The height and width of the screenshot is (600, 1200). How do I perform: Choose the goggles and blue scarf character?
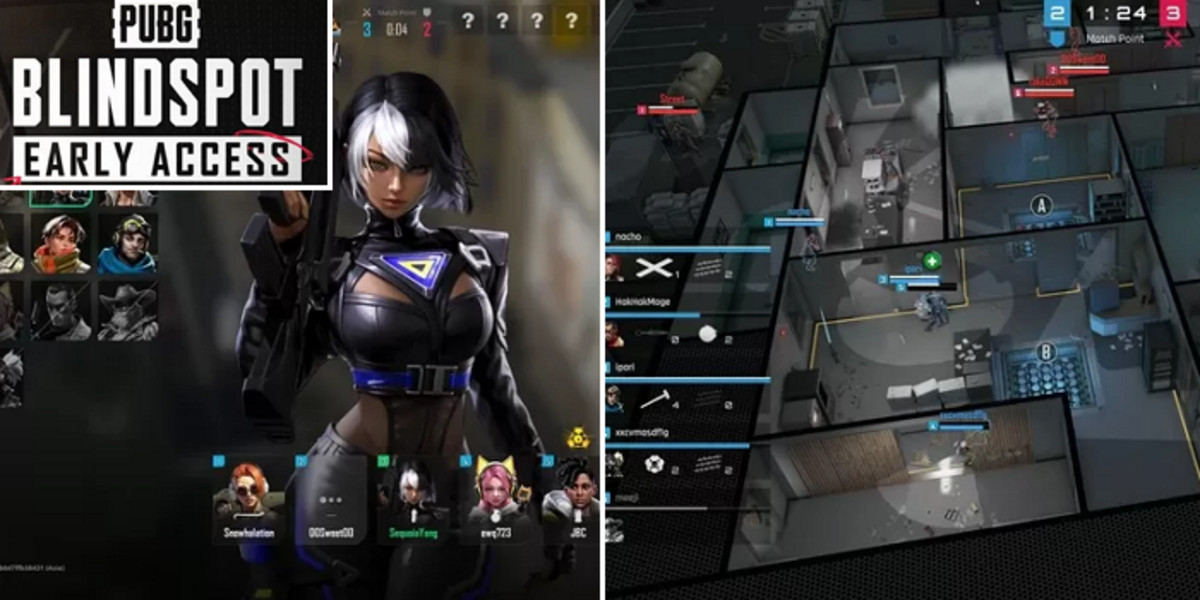127,243
